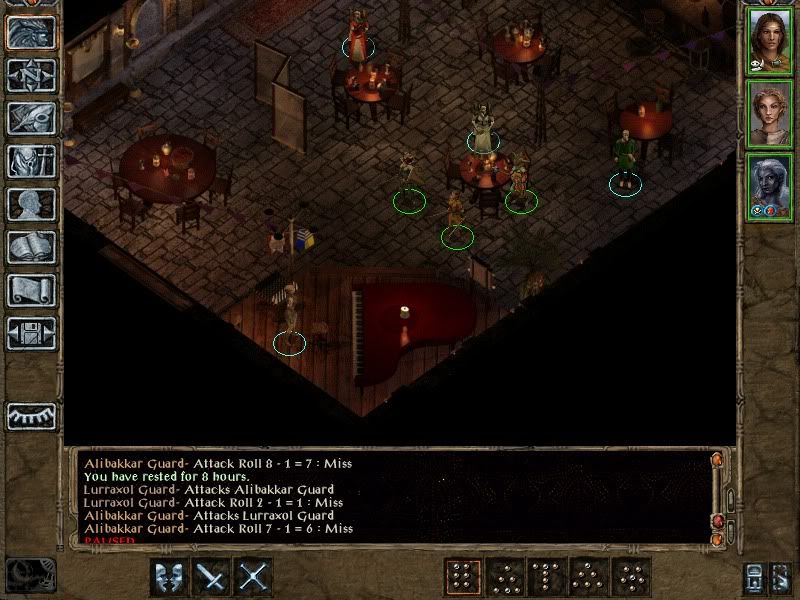Select the brown-haired woman's portrait

[x=769, y=40]
